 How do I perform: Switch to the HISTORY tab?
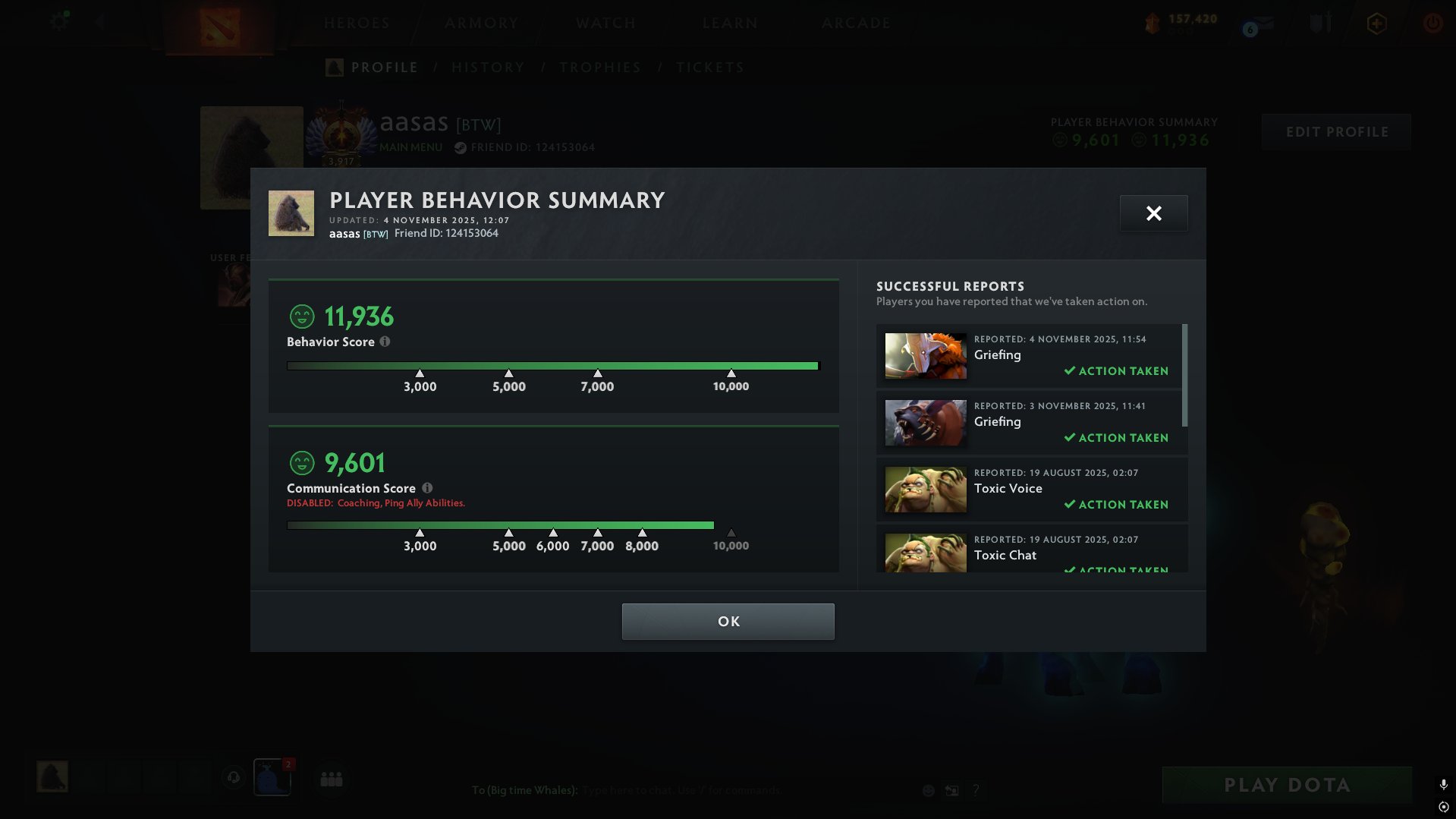(488, 67)
